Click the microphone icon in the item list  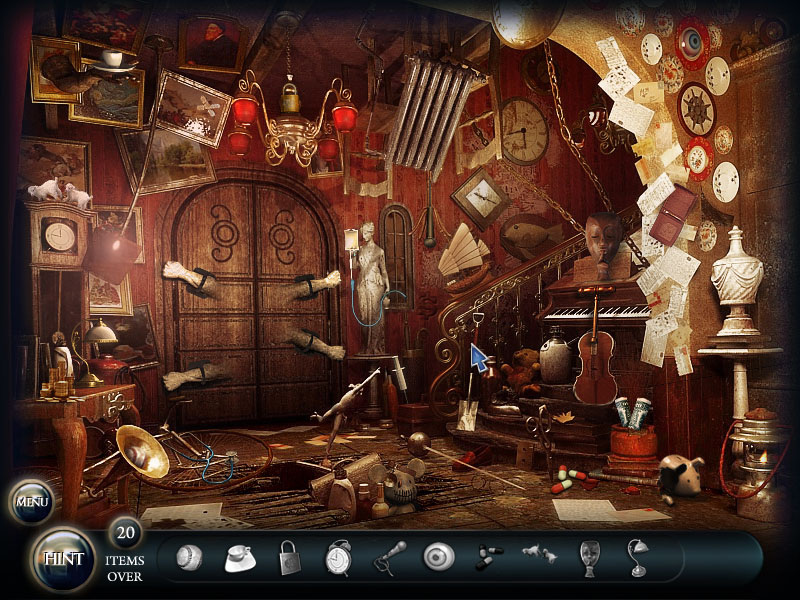click(x=389, y=558)
